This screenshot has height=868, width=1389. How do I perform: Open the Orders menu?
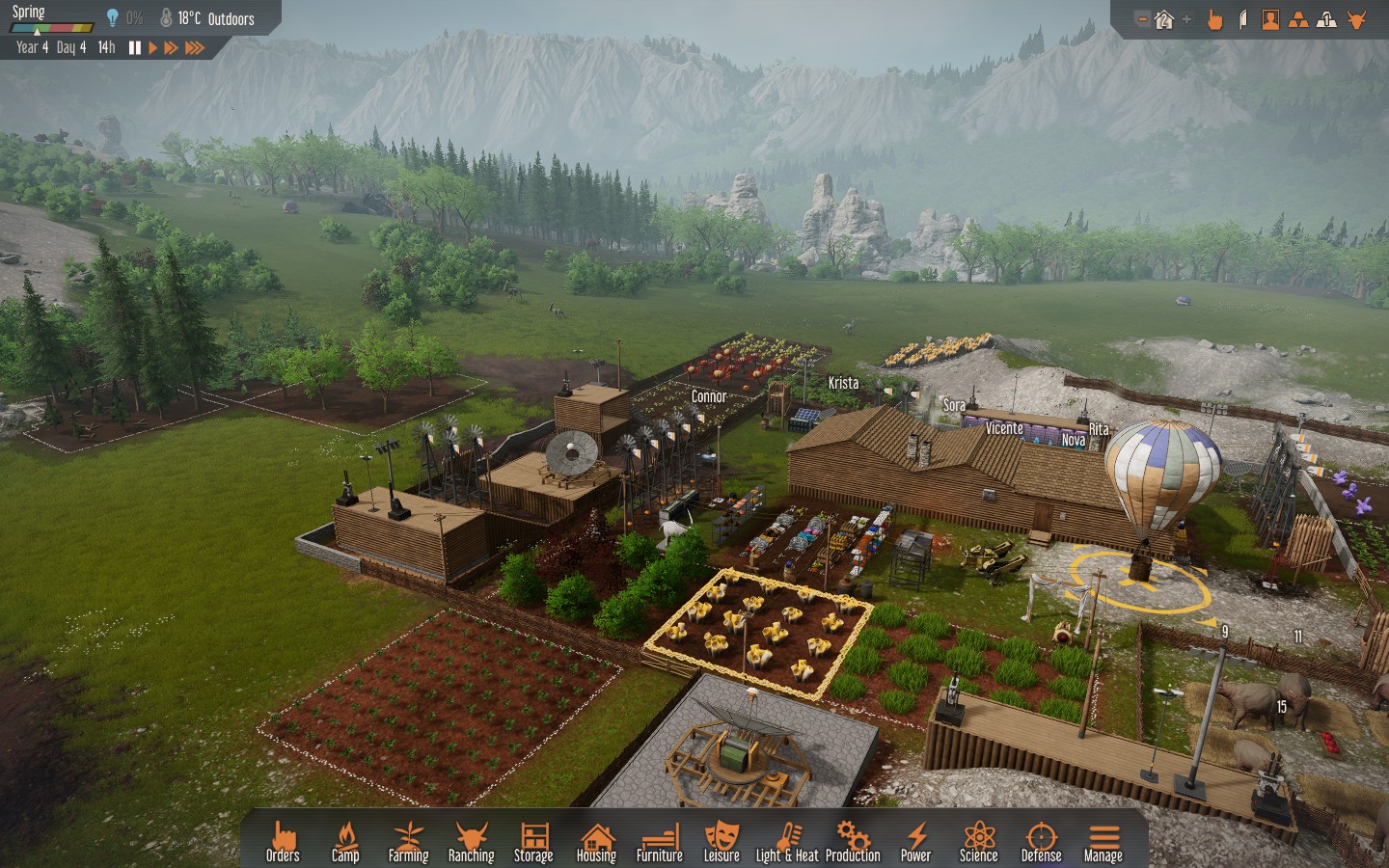[283, 841]
